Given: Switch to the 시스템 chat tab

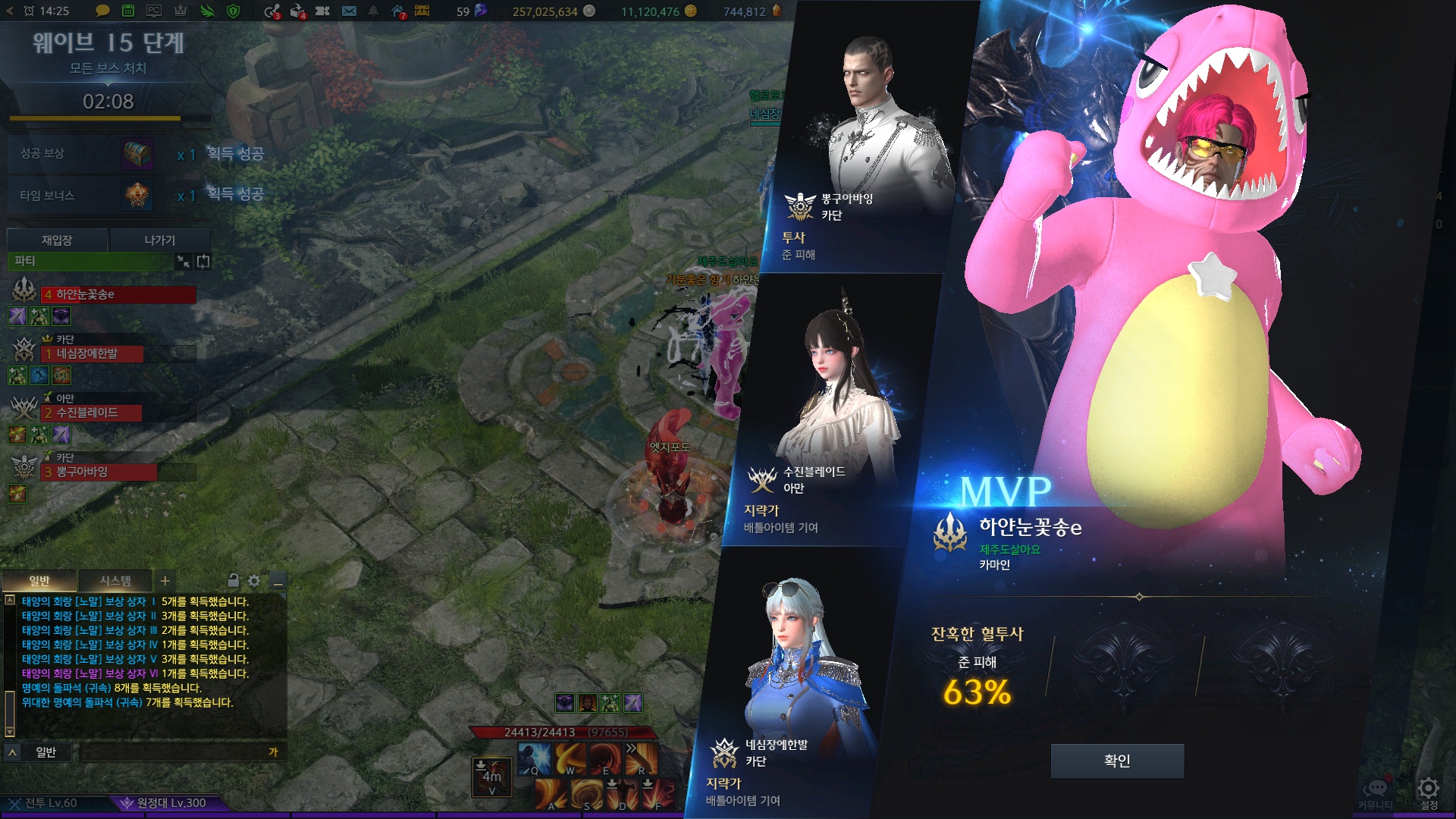Looking at the screenshot, I should pyautogui.click(x=115, y=581).
